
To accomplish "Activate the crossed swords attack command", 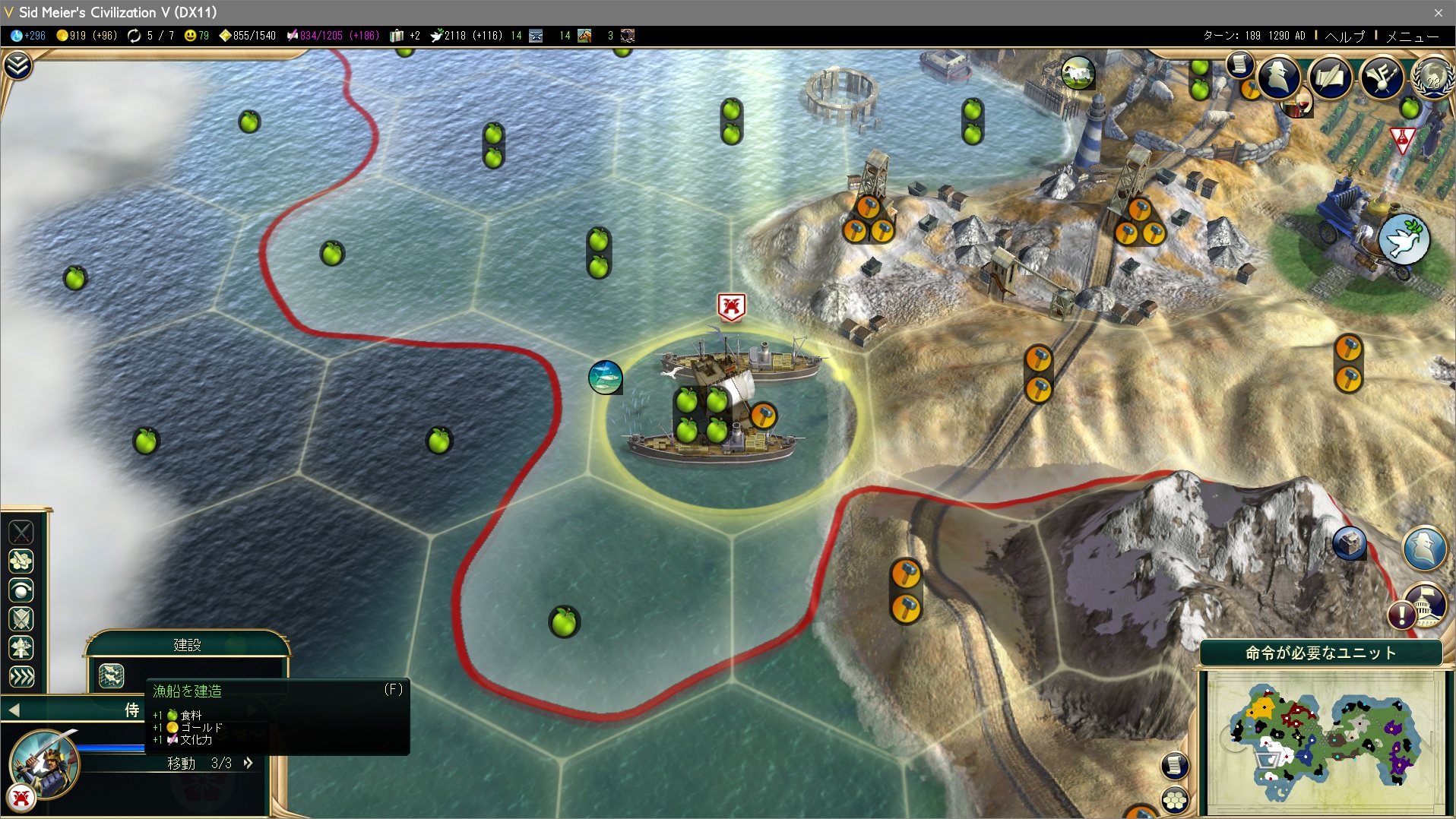I will pyautogui.click(x=21, y=532).
